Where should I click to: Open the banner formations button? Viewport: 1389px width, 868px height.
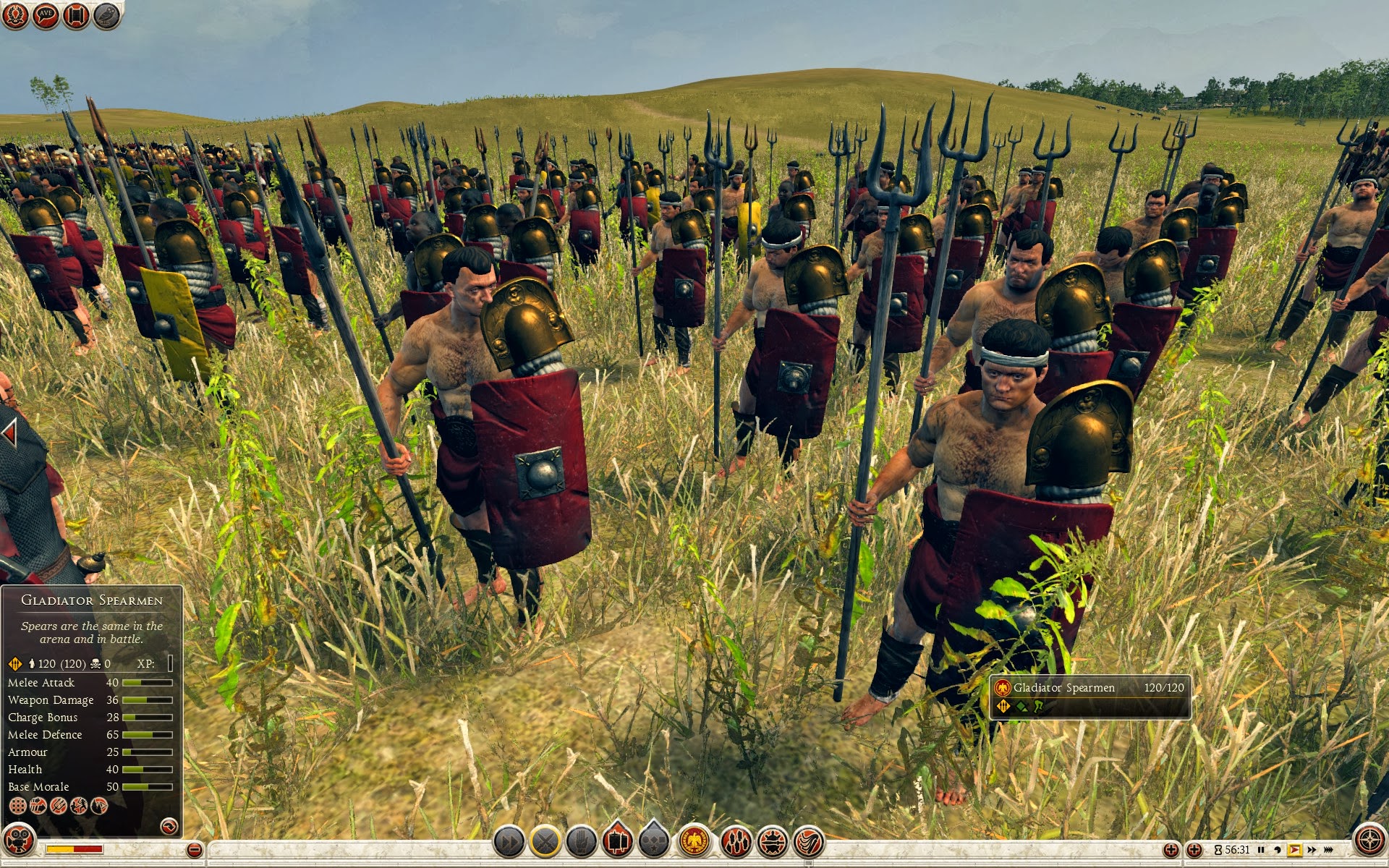[x=617, y=841]
